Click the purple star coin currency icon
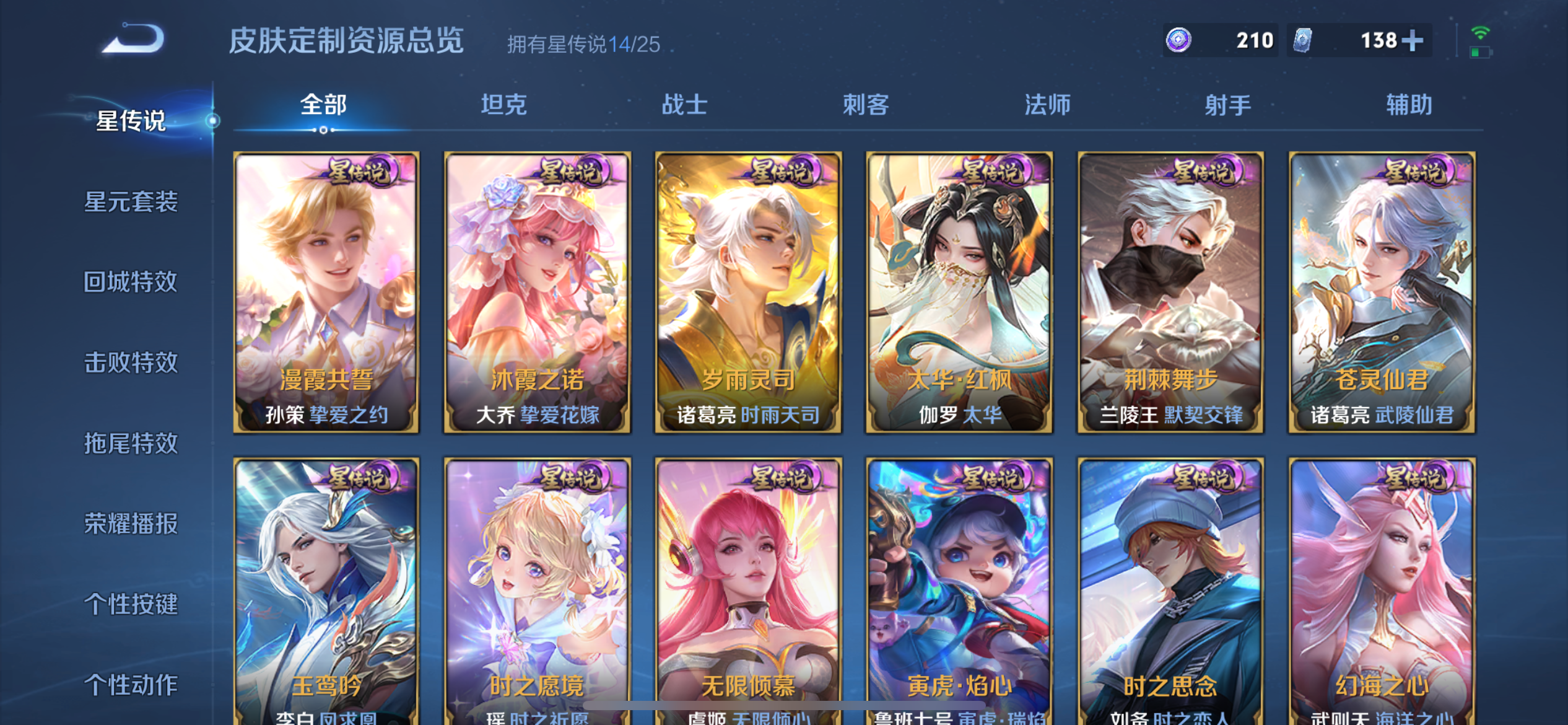The image size is (1568, 725). (x=1179, y=40)
